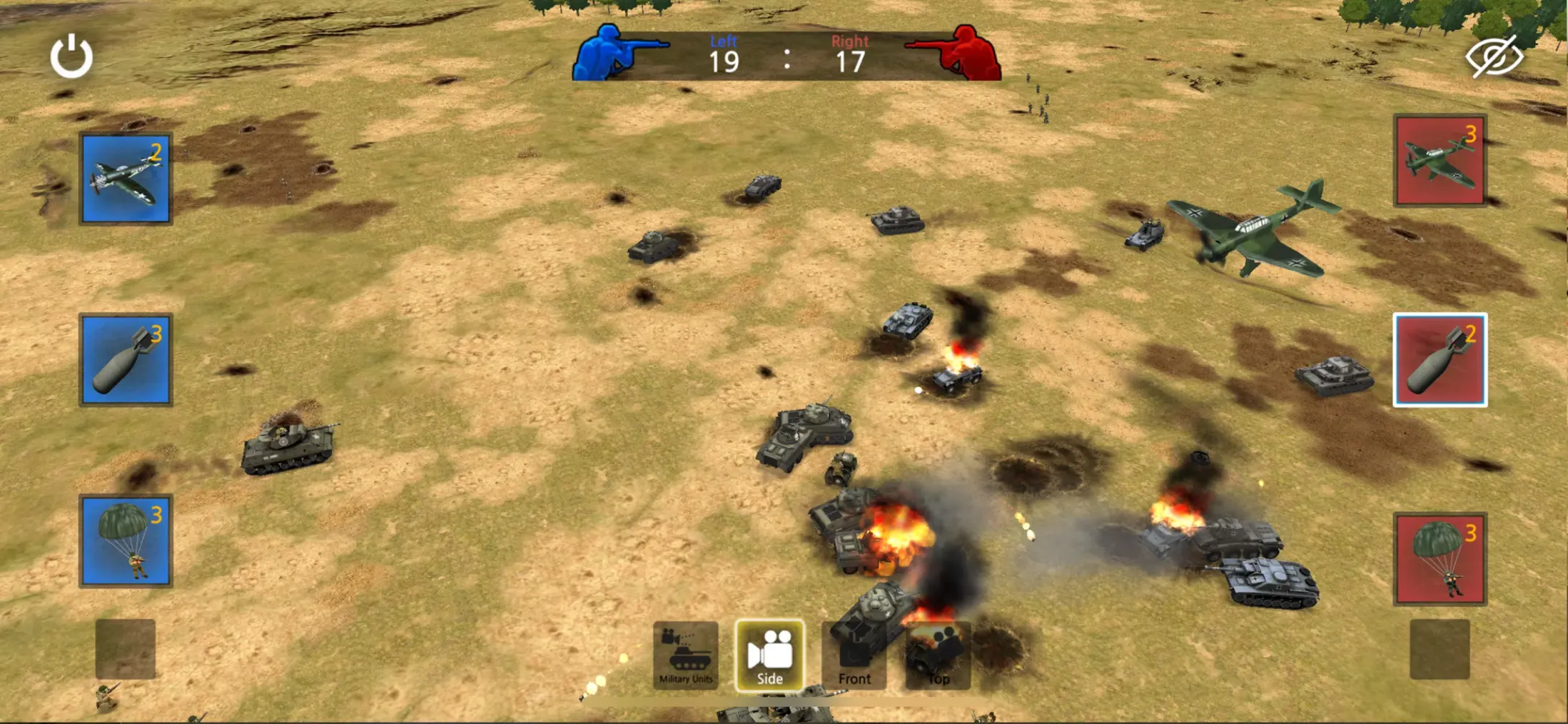Deploy the blue team's airplane strike

126,179
